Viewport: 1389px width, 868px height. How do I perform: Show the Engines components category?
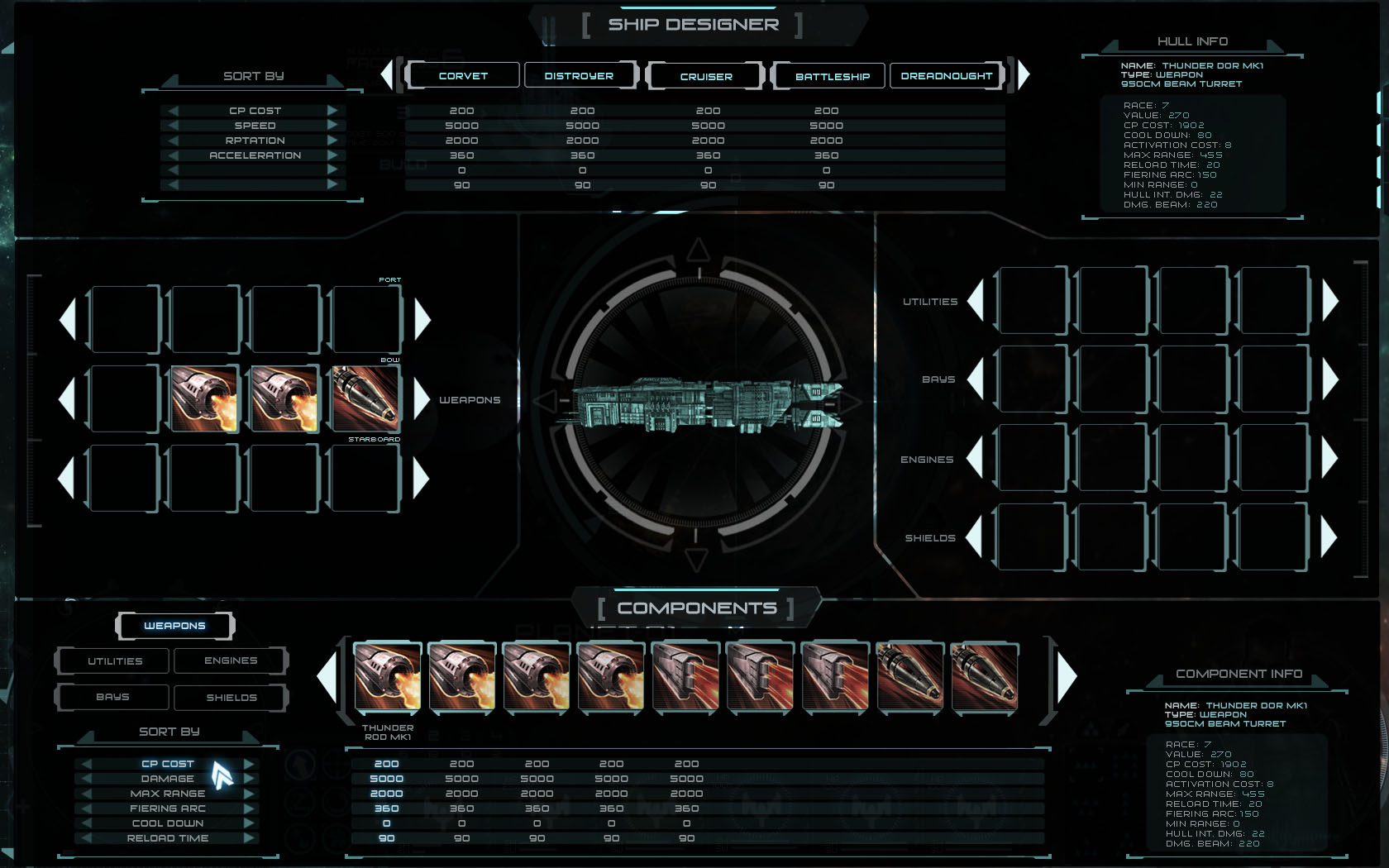[231, 661]
